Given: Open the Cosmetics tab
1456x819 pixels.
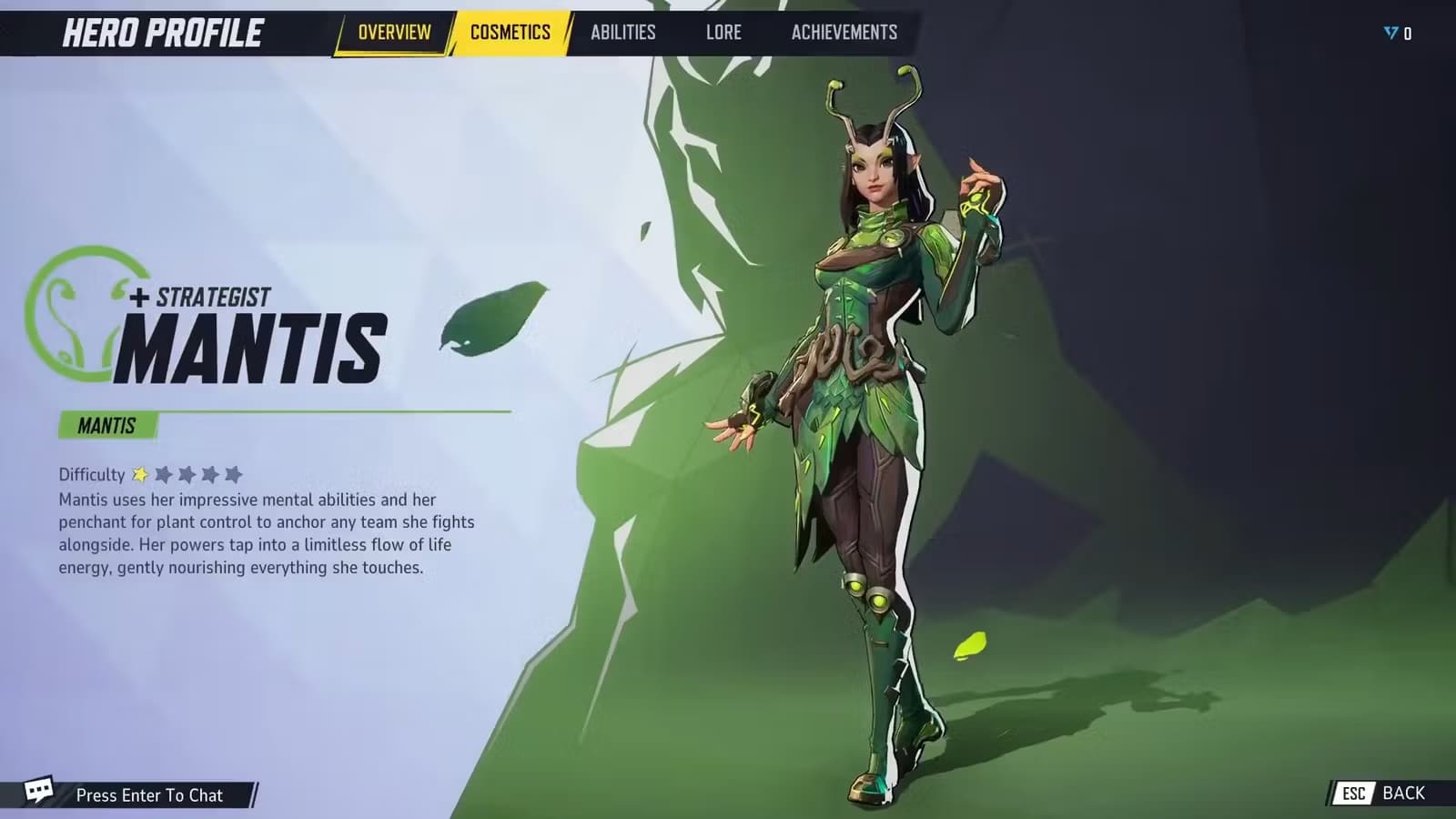Looking at the screenshot, I should (510, 33).
